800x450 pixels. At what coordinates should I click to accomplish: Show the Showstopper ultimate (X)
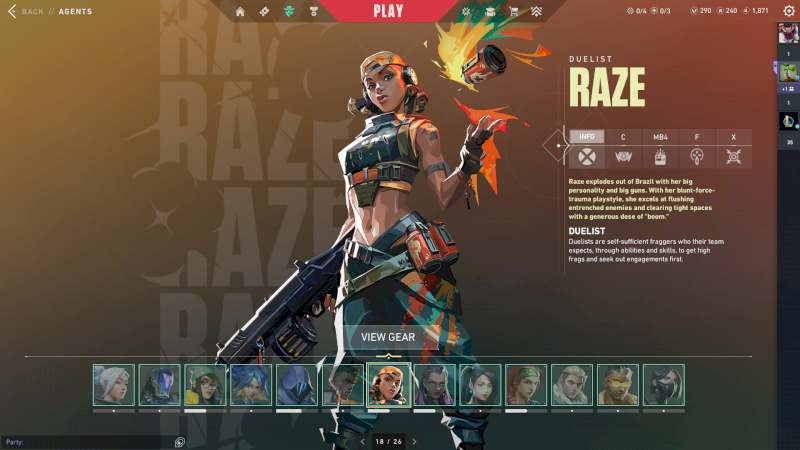click(x=734, y=136)
